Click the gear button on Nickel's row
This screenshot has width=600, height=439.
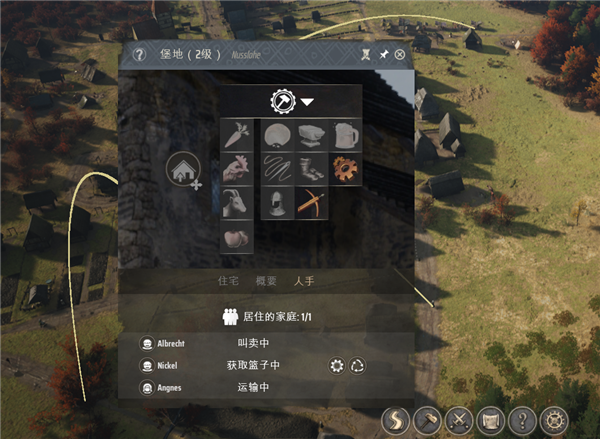[337, 365]
